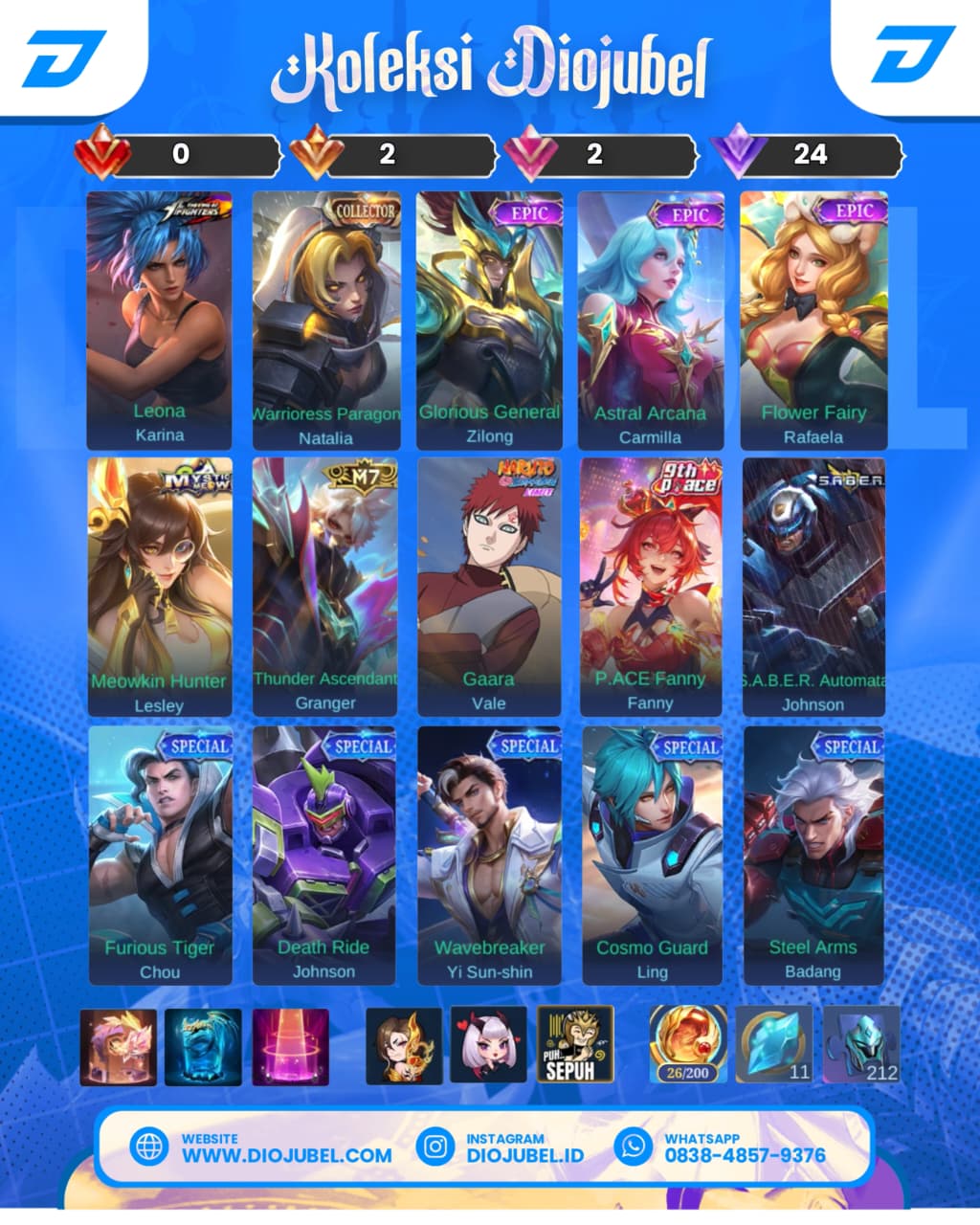Open the Gaara Vale skin card
The image size is (980, 1225).
[489, 587]
